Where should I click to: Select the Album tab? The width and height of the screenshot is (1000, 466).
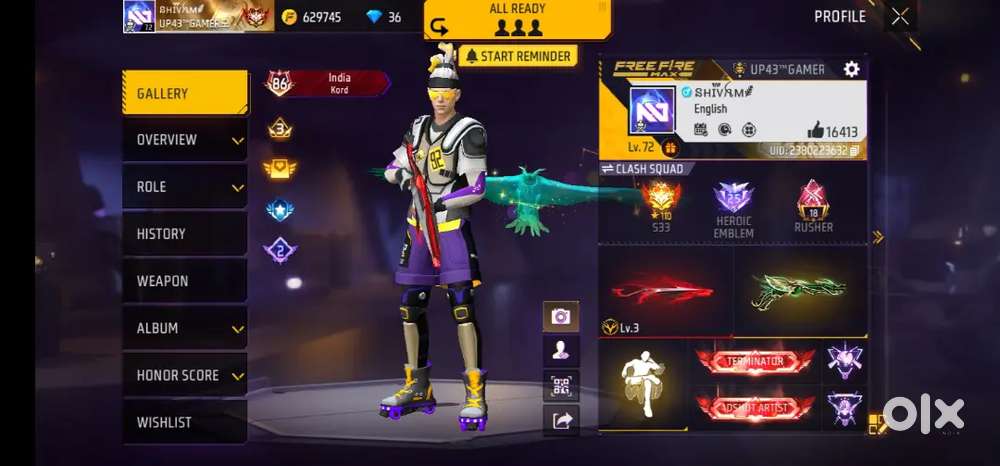pyautogui.click(x=185, y=328)
